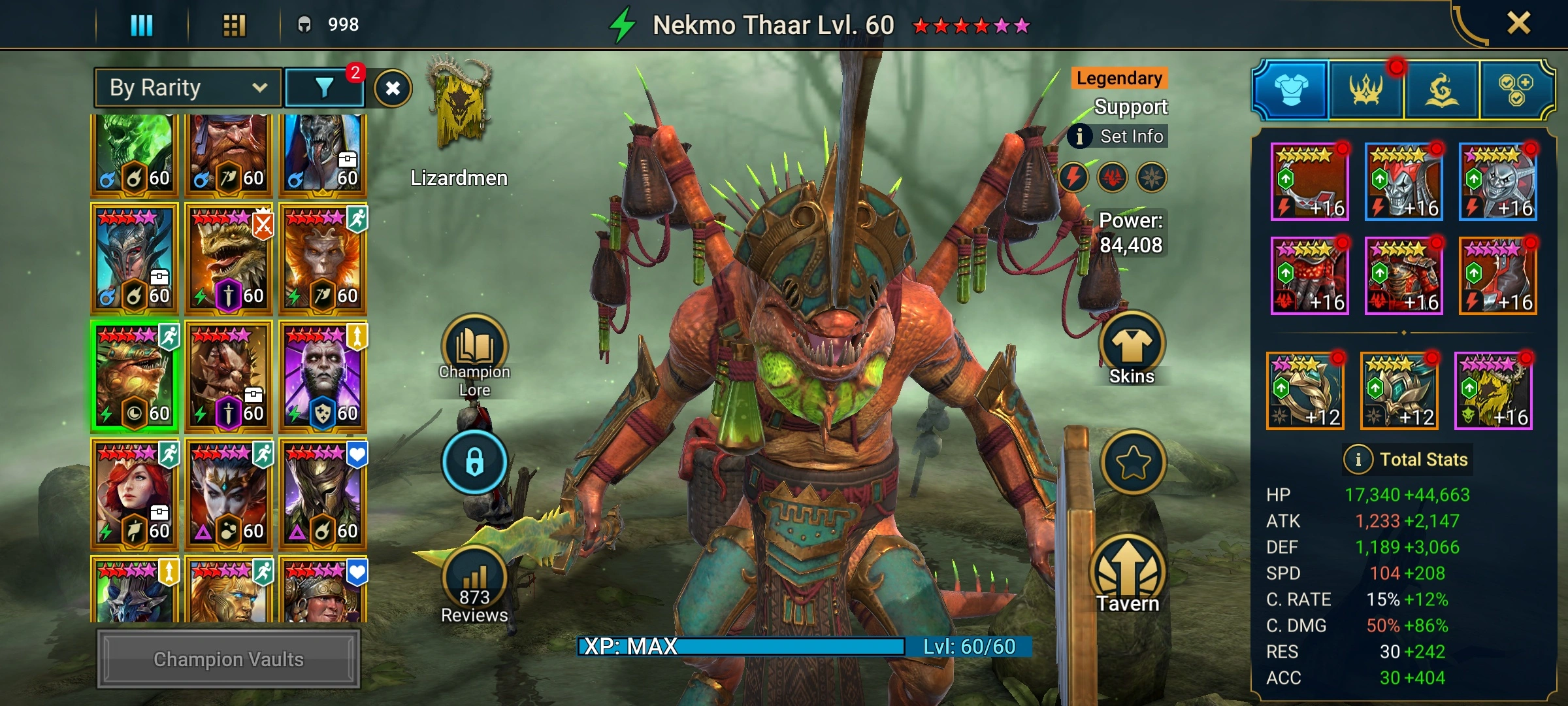Switch to the equipment armor tab
Viewport: 1568px width, 706px height.
click(1290, 90)
